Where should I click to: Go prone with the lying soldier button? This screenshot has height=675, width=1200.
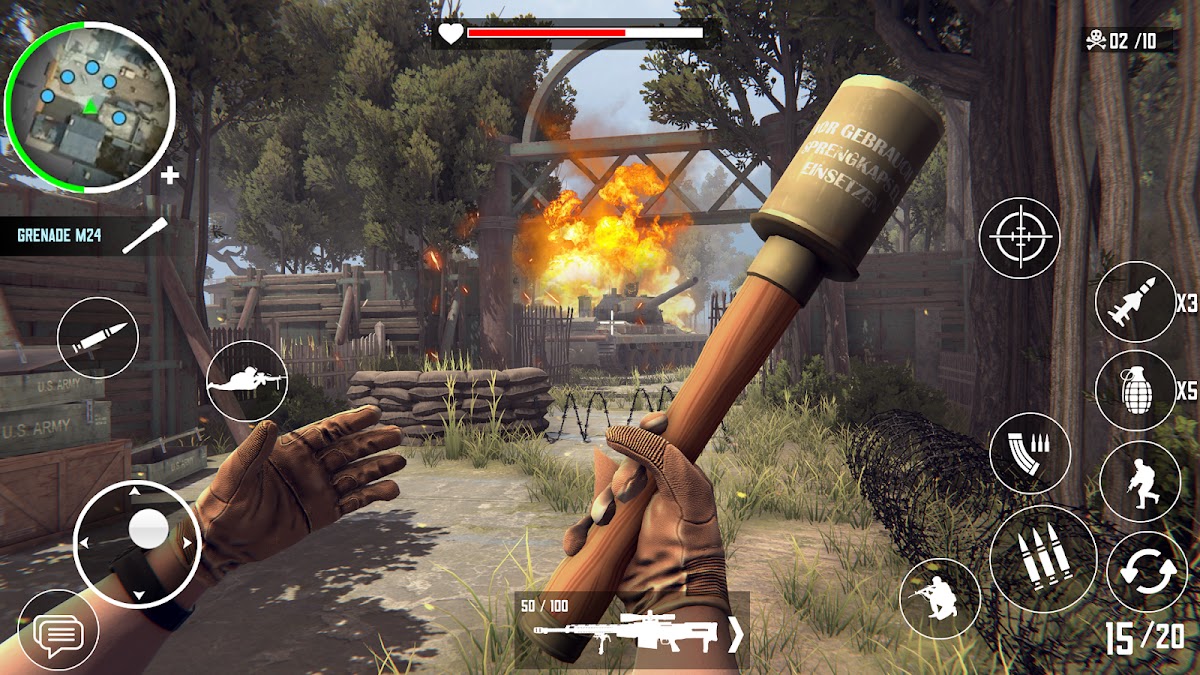247,380
